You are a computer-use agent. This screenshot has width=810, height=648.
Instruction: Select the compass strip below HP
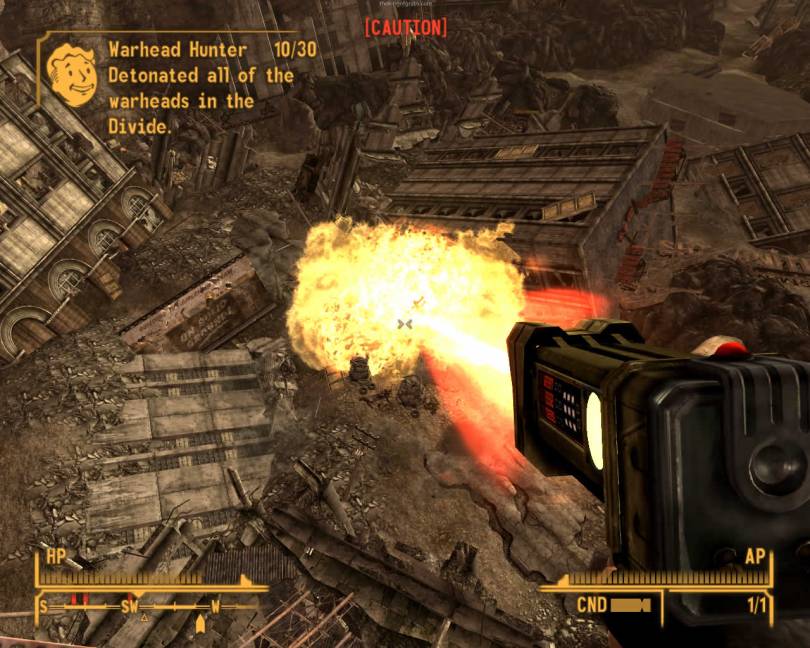coord(148,606)
